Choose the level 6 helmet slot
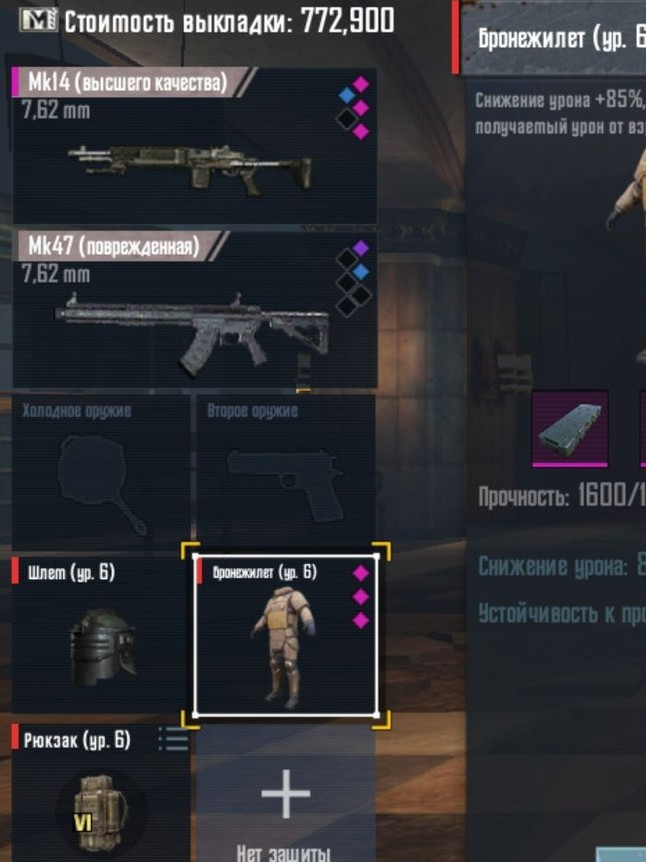Viewport: 646px width, 862px height. (100, 635)
